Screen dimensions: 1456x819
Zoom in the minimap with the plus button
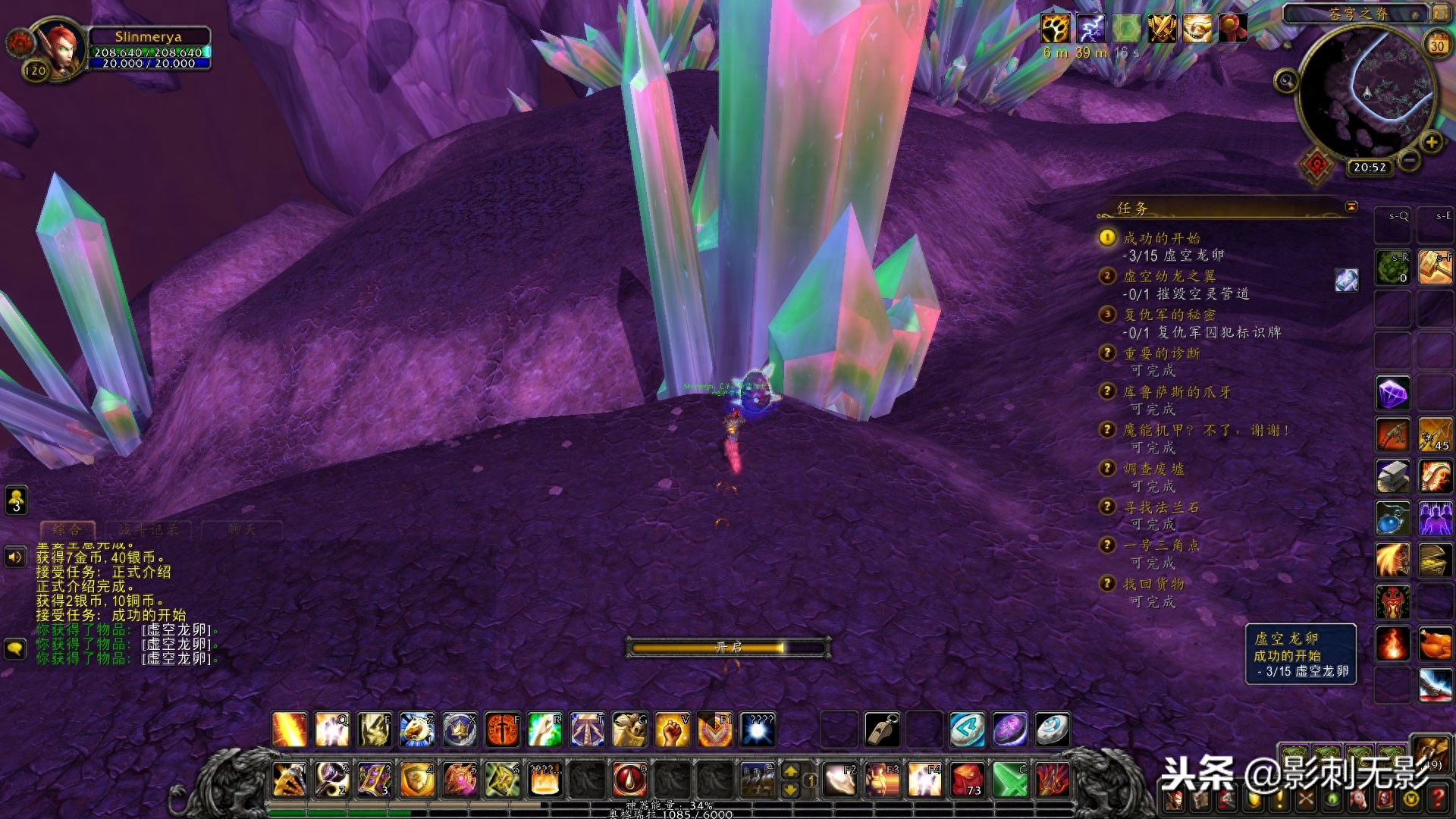point(1431,142)
